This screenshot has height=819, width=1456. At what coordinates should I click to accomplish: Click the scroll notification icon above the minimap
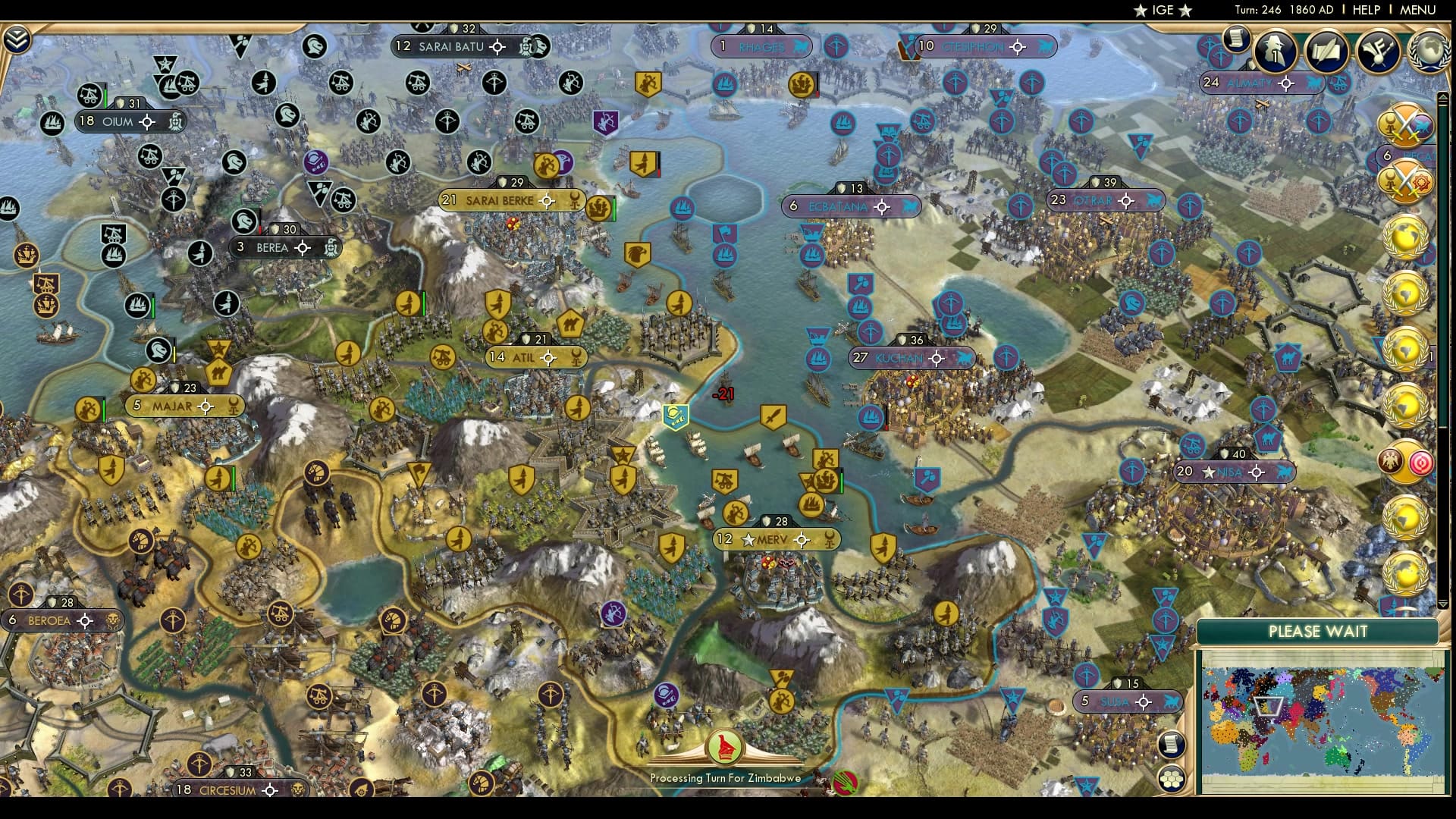coord(1172,746)
